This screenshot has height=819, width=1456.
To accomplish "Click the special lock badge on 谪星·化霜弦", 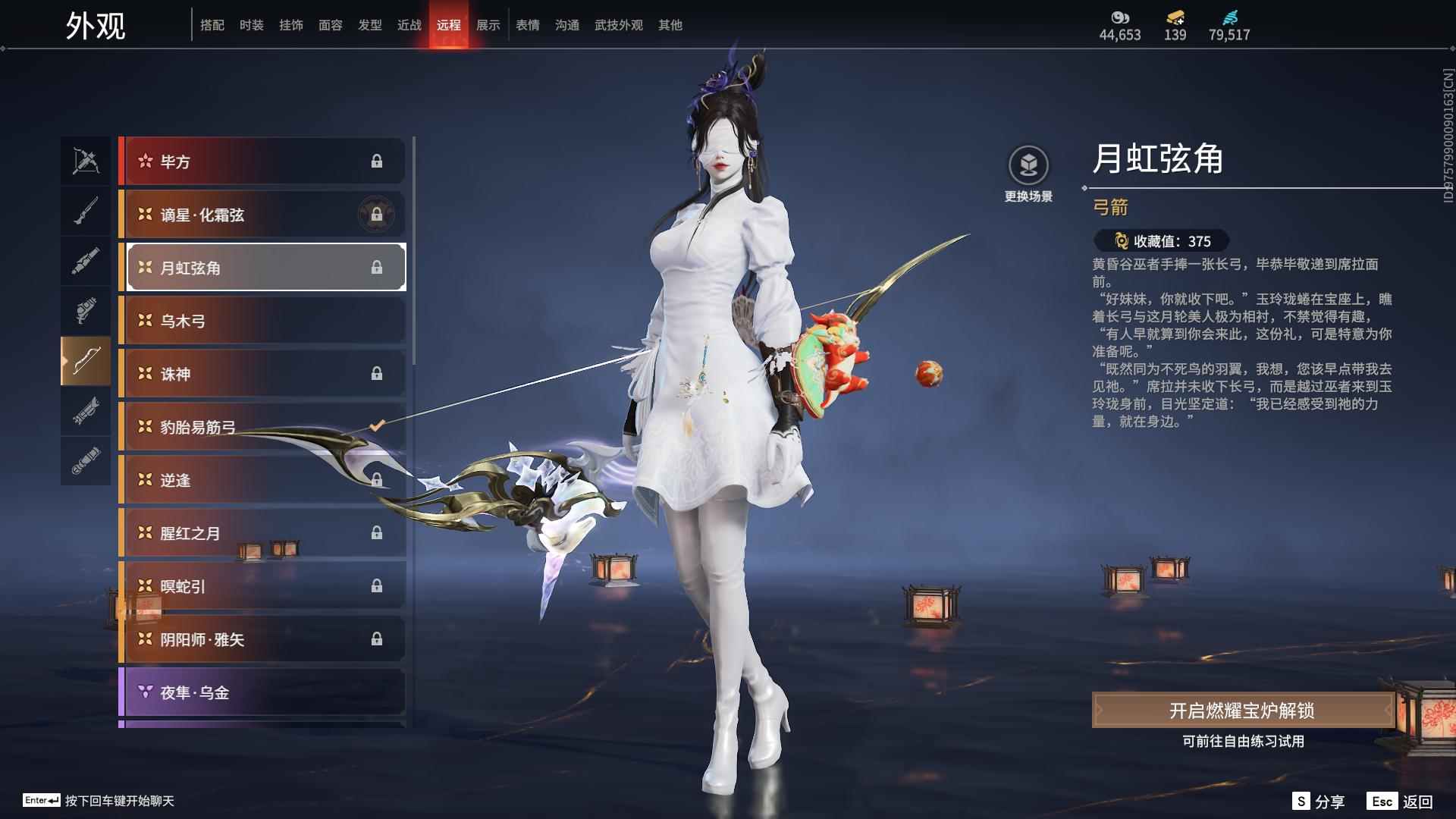I will [378, 215].
